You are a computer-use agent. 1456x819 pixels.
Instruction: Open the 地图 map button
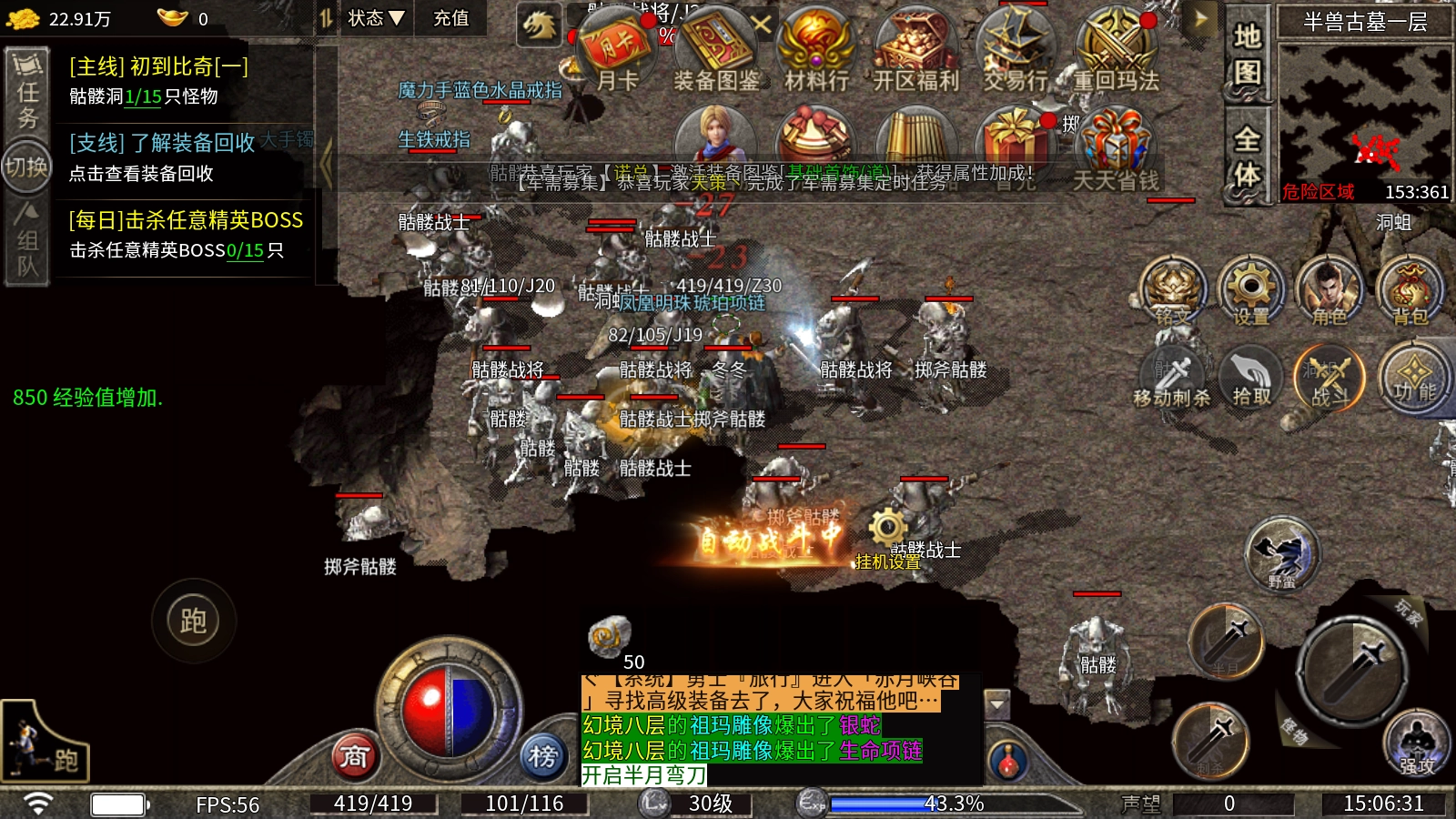pos(1247,53)
